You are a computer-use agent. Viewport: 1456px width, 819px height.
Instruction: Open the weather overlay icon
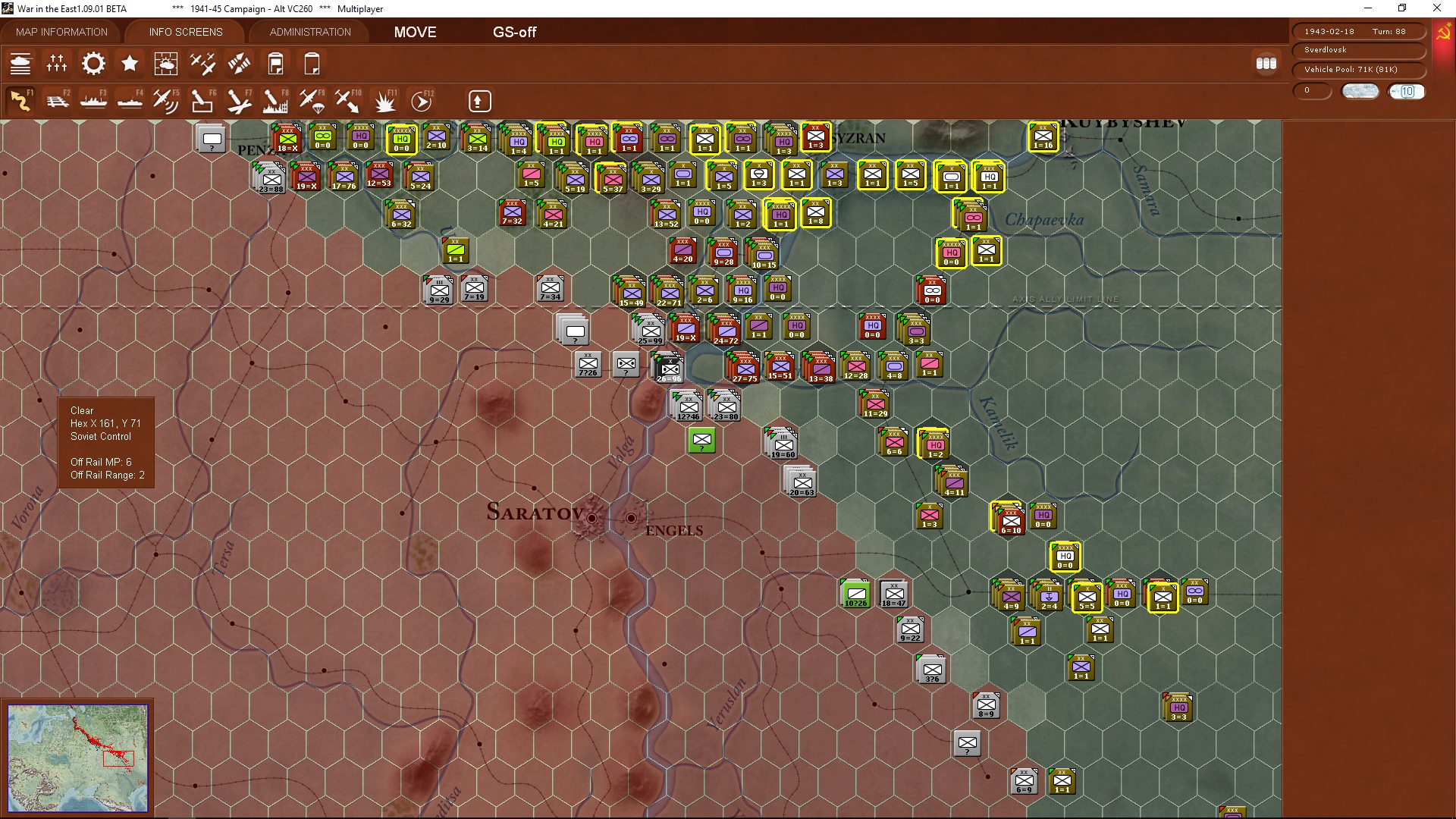[166, 64]
